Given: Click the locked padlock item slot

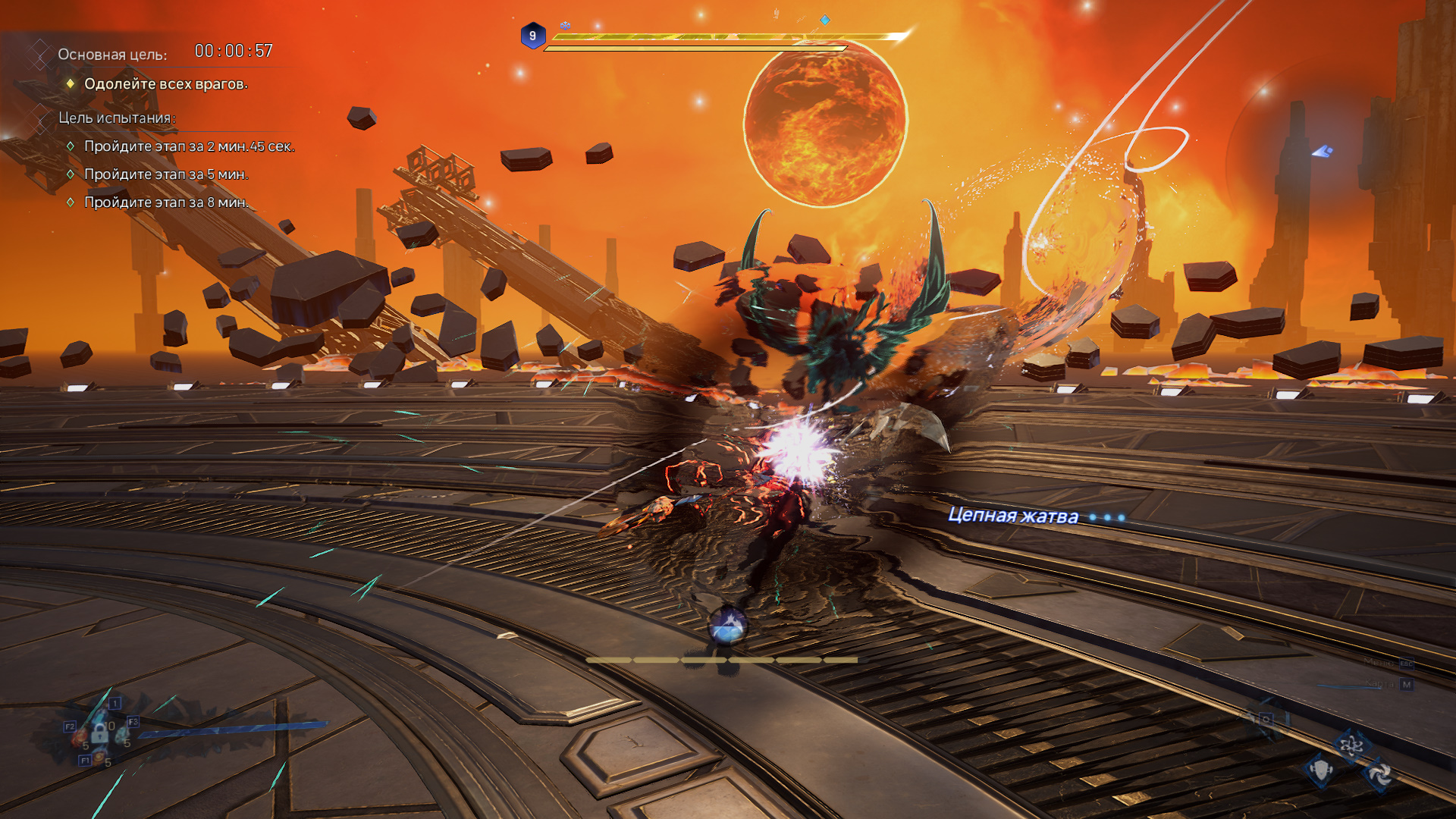Looking at the screenshot, I should click(99, 733).
